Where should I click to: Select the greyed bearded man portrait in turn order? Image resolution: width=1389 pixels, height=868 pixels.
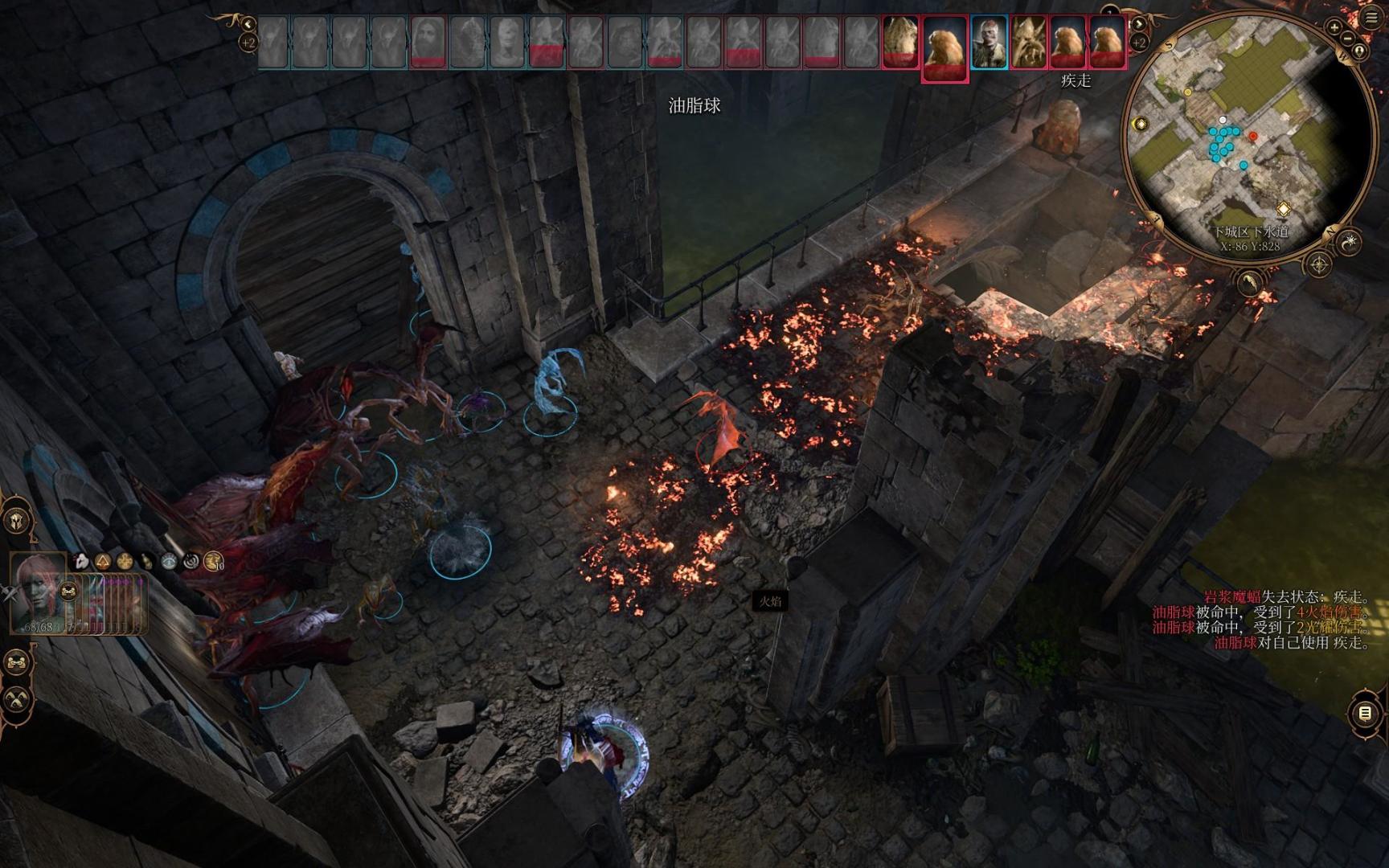pos(428,41)
